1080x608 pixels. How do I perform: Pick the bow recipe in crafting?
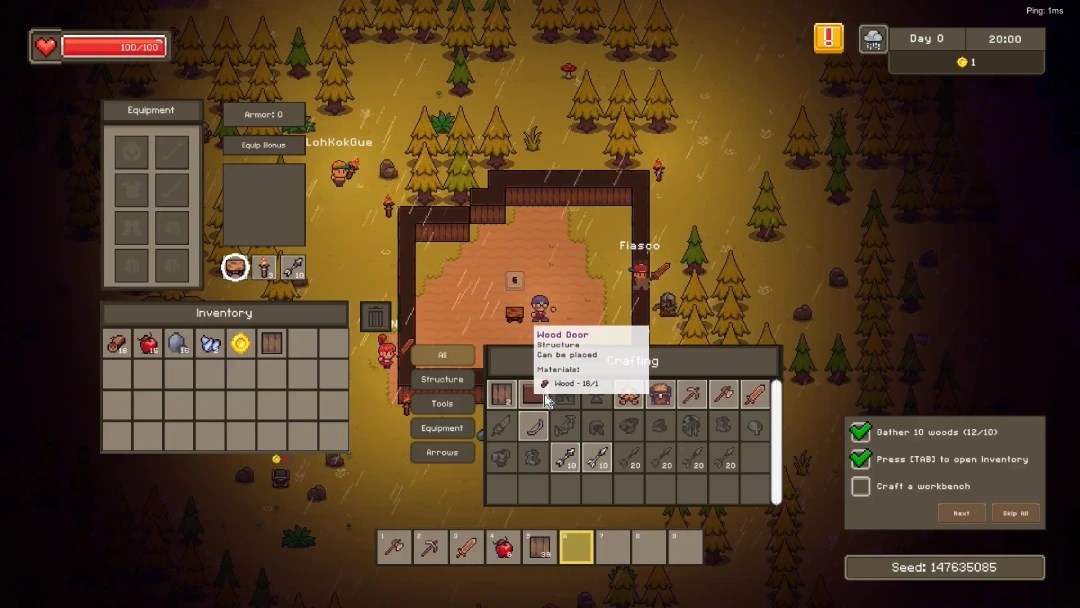pyautogui.click(x=534, y=427)
